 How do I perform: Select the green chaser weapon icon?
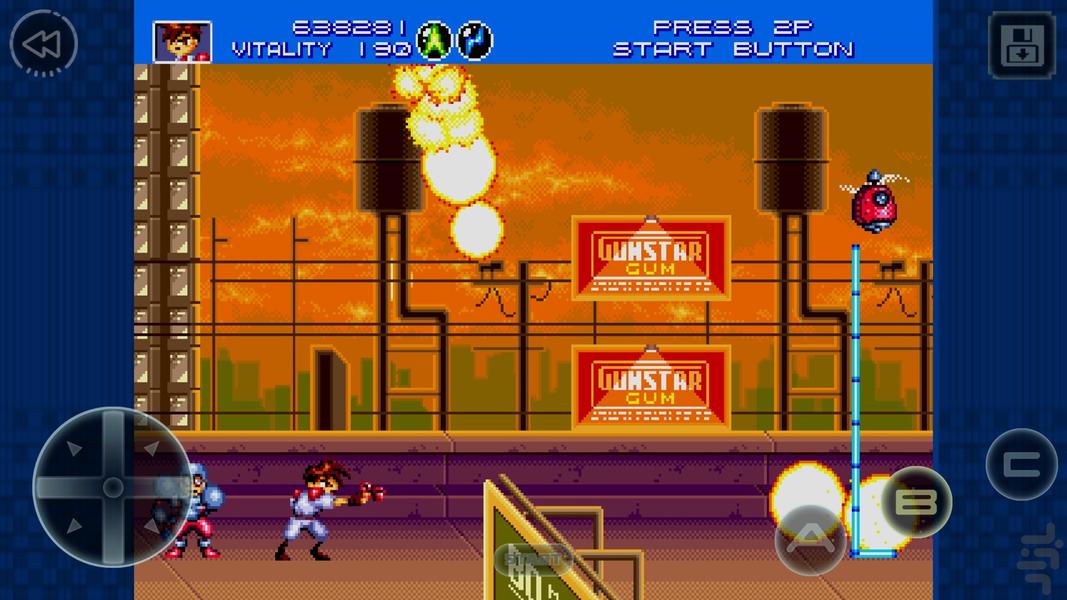tap(434, 41)
